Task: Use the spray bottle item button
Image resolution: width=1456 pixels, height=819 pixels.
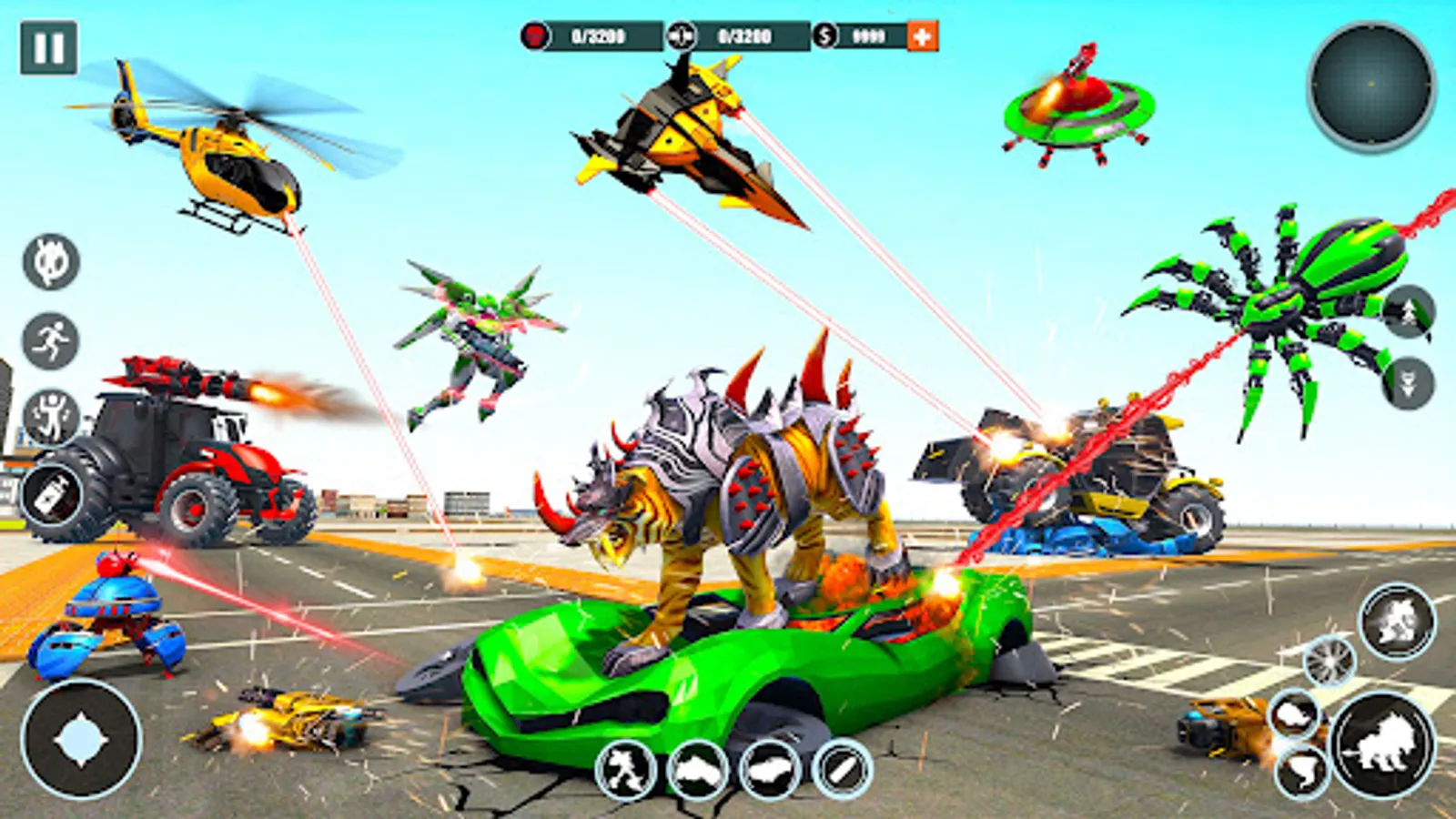Action: 51,494
